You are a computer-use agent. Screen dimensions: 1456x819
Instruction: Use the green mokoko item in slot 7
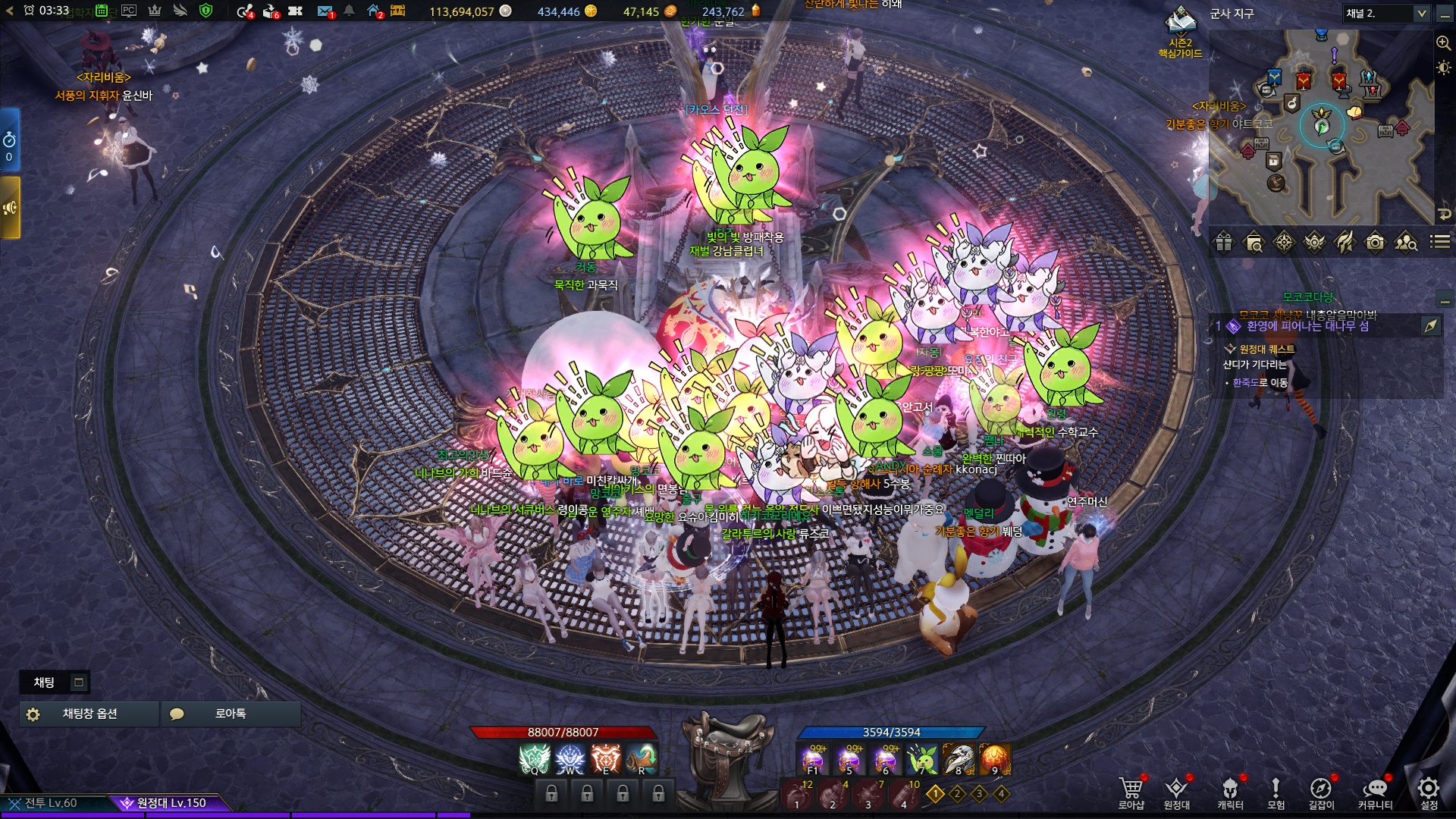923,759
